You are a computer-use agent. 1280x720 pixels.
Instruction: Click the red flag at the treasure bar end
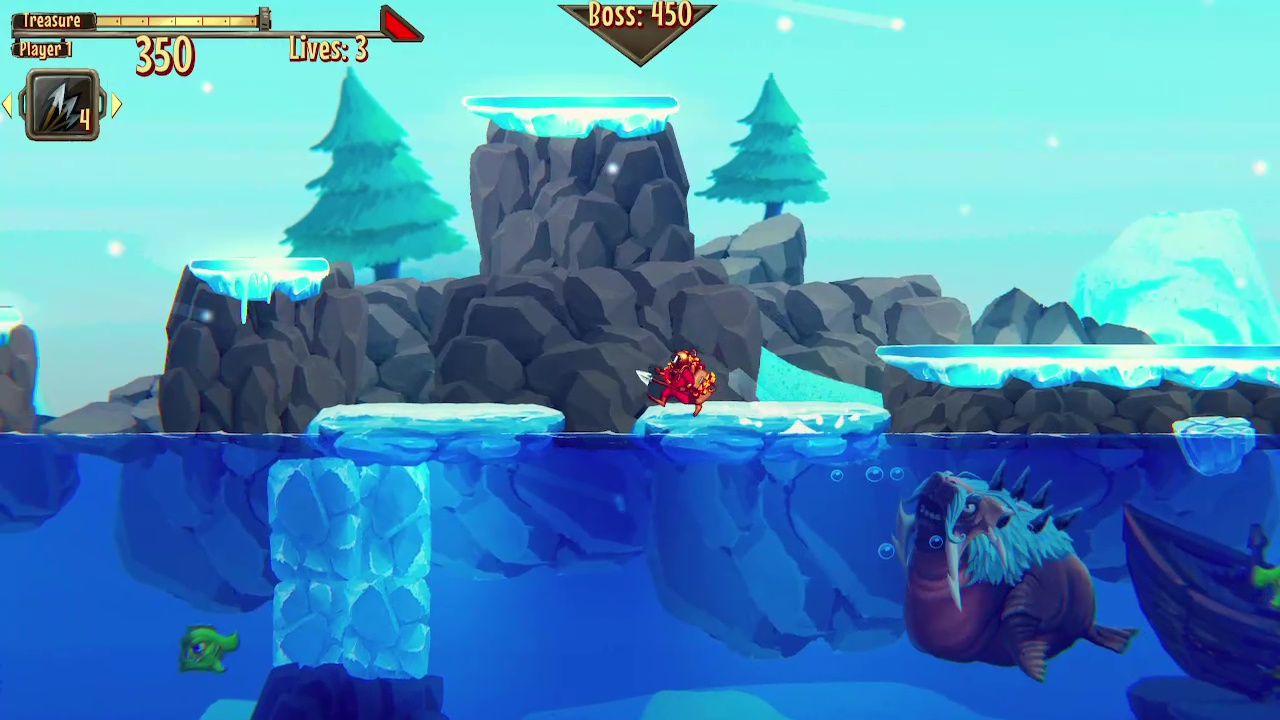[399, 27]
